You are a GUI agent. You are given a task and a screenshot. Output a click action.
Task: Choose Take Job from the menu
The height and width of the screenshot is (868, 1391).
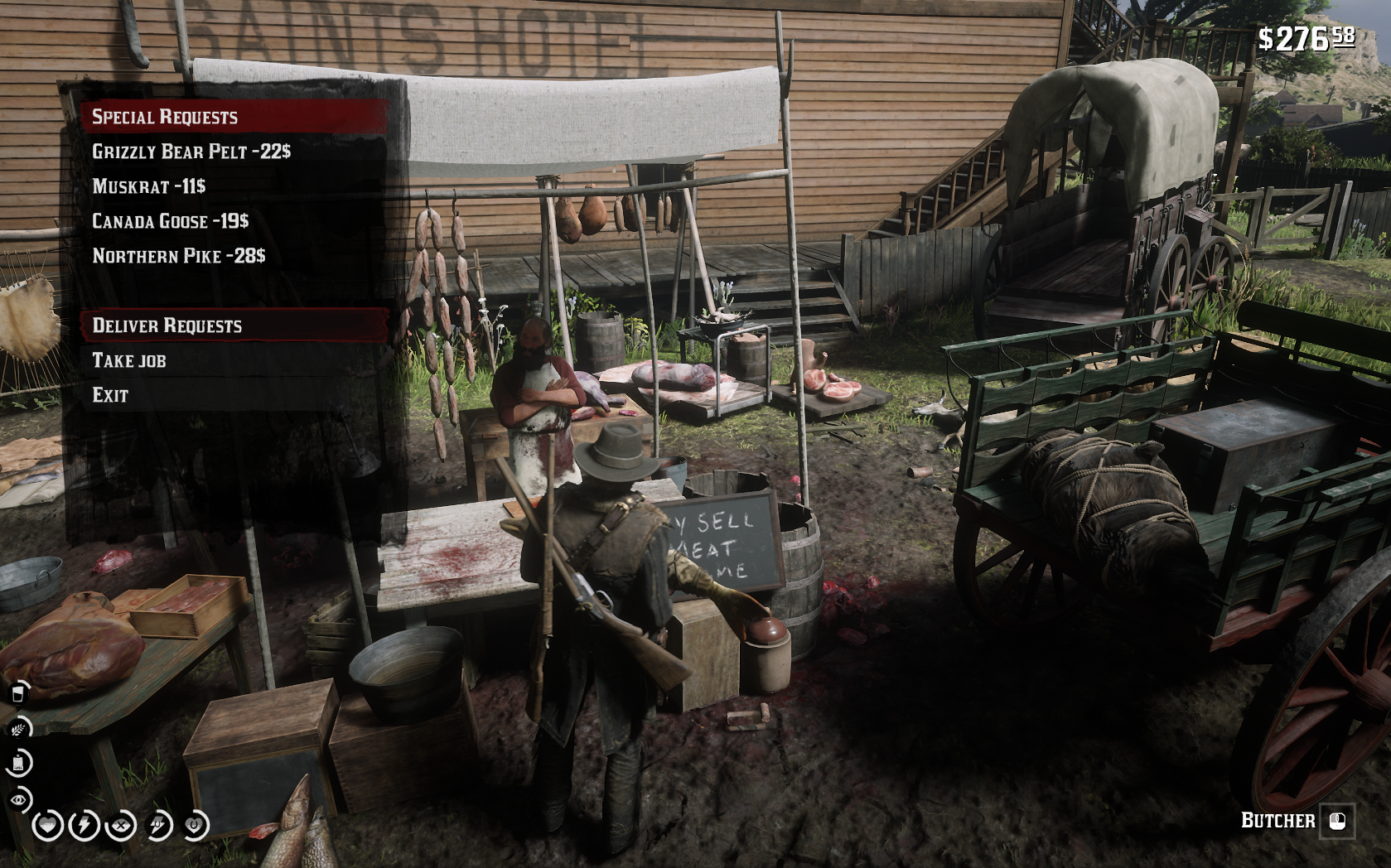[129, 360]
